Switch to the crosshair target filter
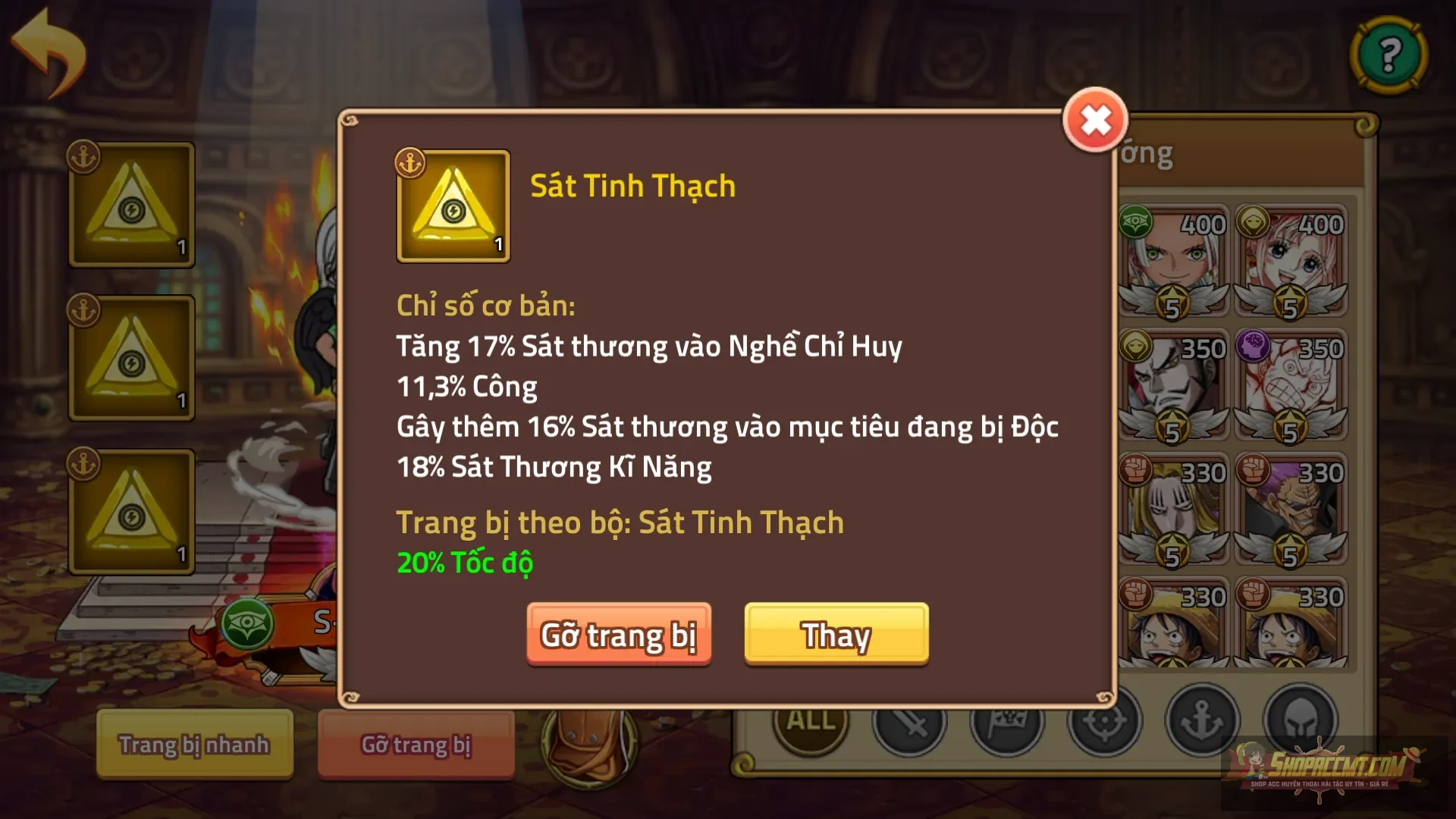This screenshot has width=1456, height=819. point(1104,722)
